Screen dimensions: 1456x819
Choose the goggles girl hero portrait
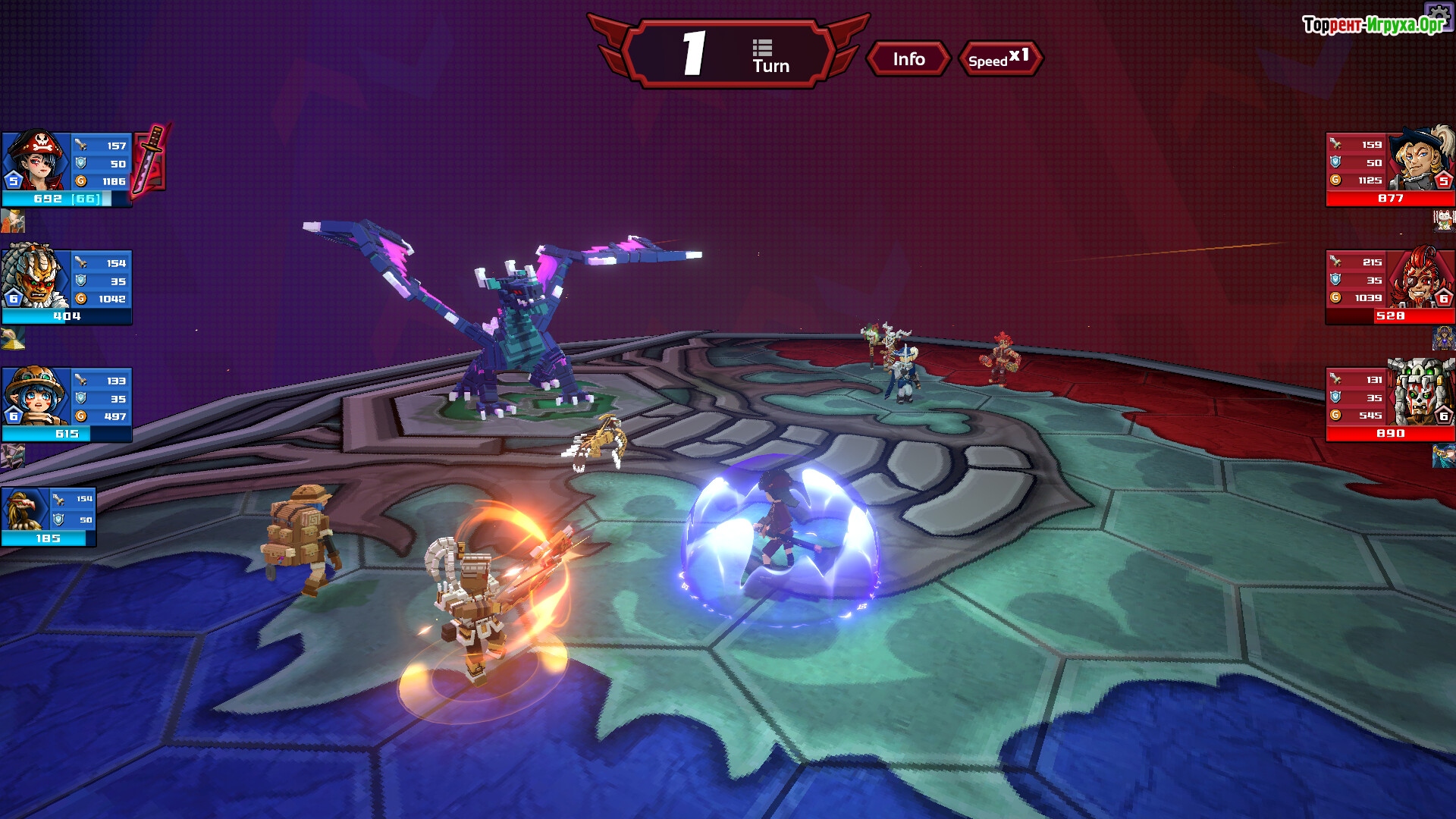[x=36, y=395]
